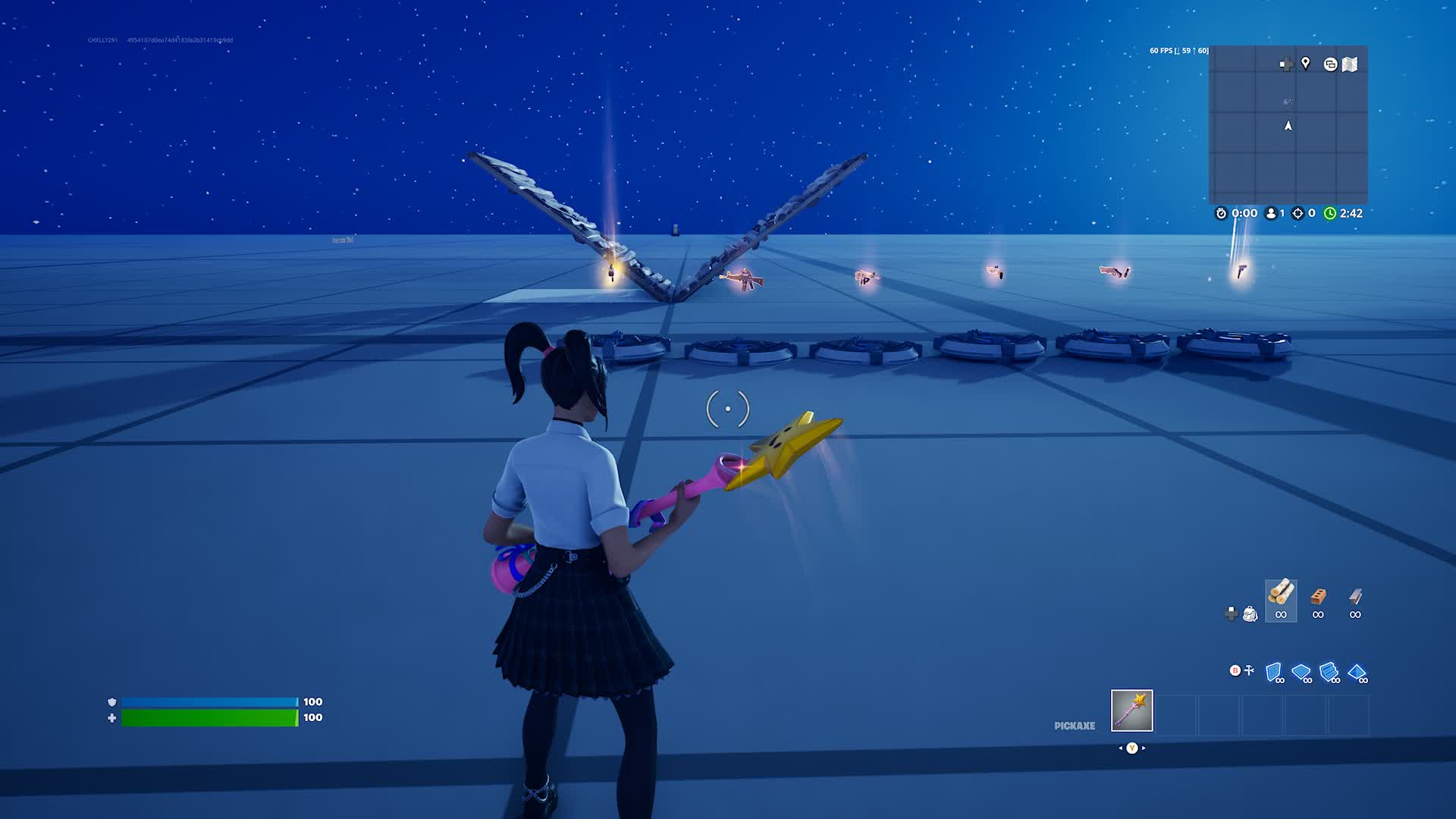Screen dimensions: 1456x819
Task: Open the folded map icon
Action: click(x=1350, y=64)
